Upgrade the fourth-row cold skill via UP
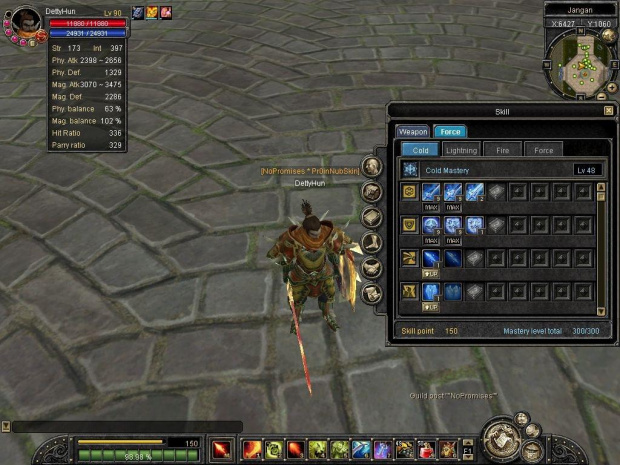 [x=431, y=307]
